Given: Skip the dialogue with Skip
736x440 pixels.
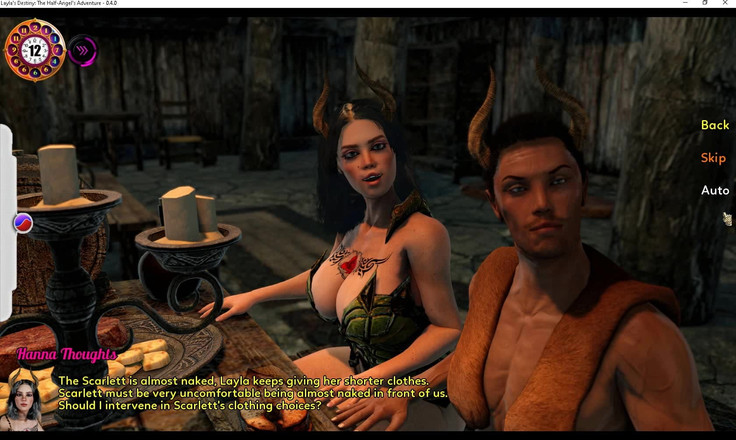Looking at the screenshot, I should click(713, 158).
